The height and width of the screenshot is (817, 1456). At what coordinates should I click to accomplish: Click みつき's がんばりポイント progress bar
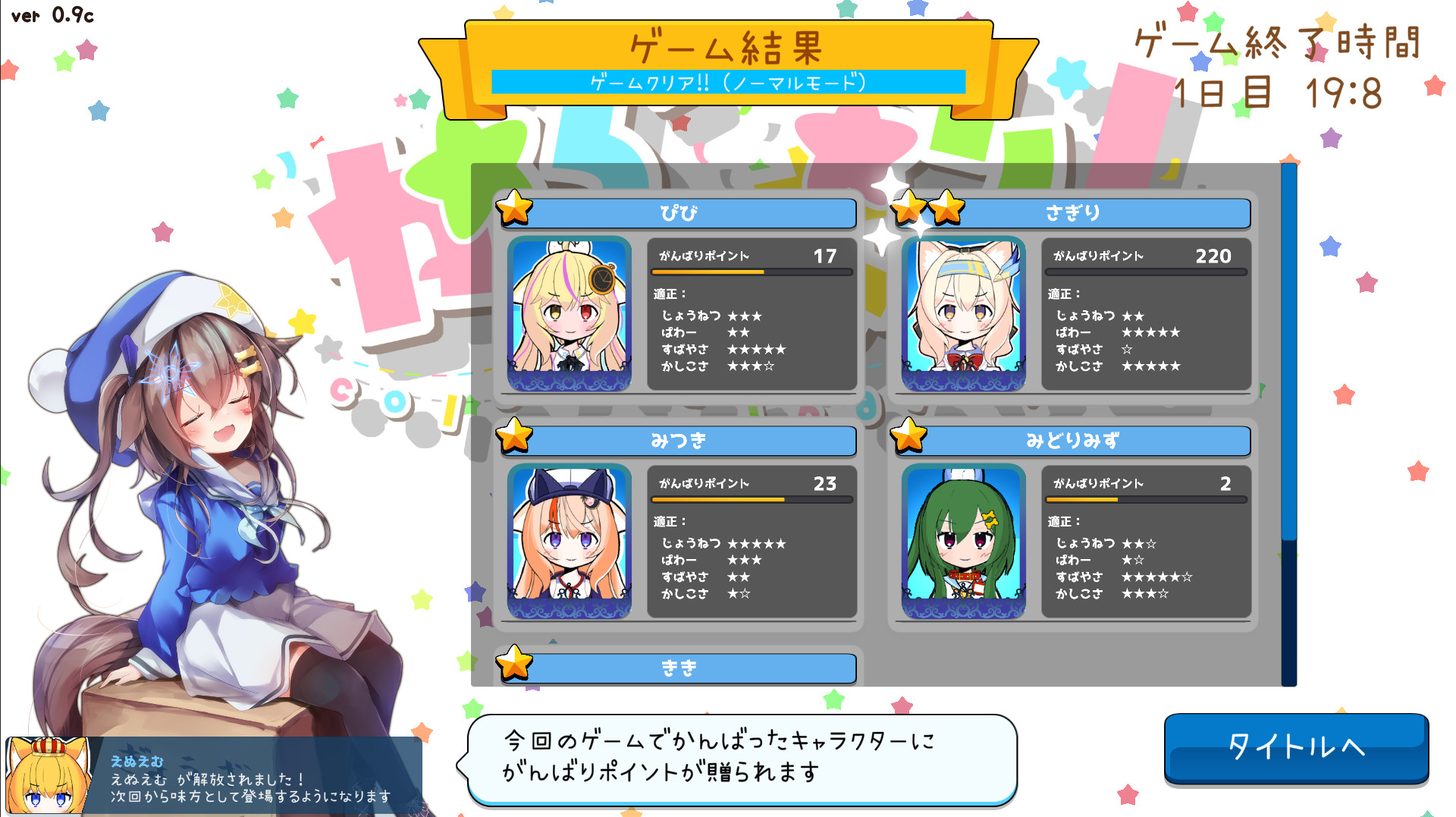tap(751, 500)
